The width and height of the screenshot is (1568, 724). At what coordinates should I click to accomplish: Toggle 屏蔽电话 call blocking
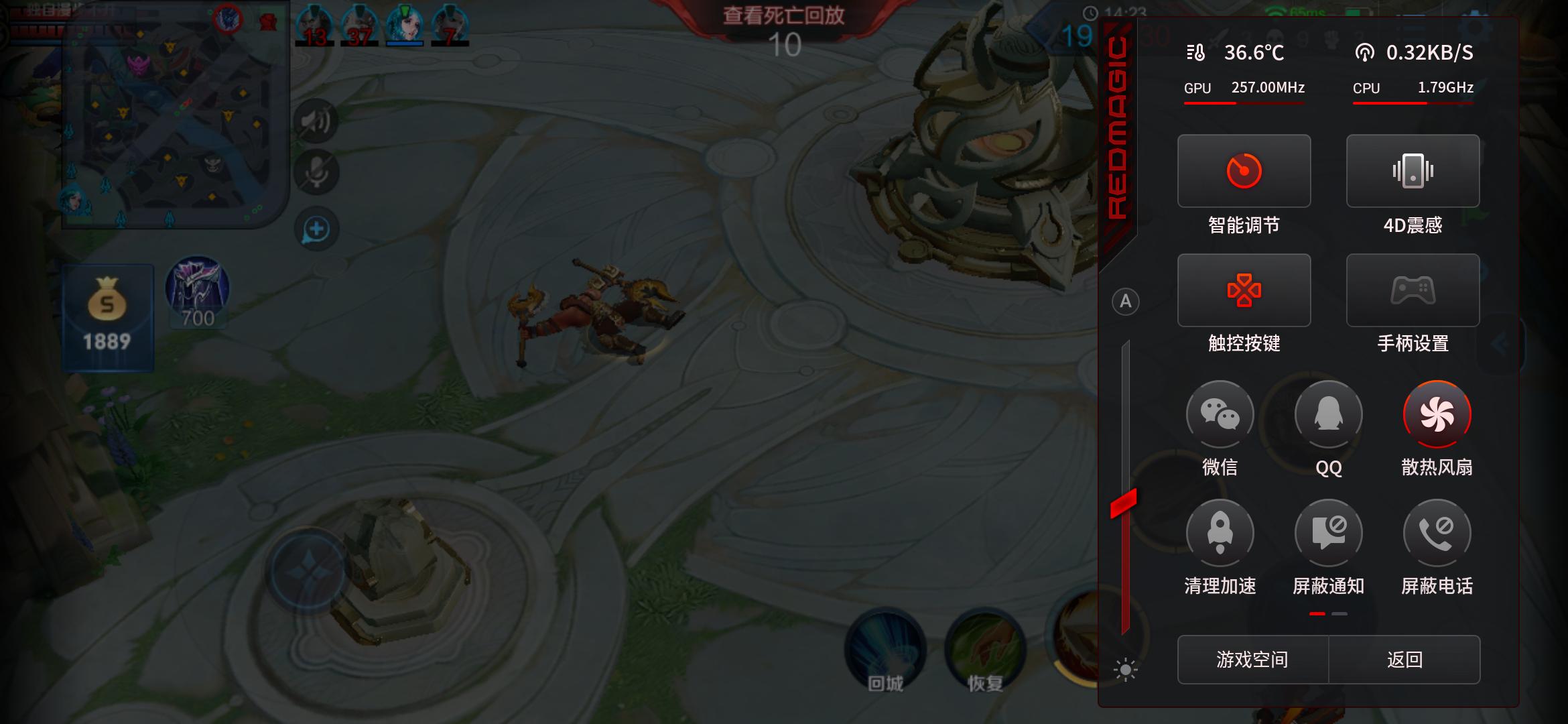coord(1437,534)
